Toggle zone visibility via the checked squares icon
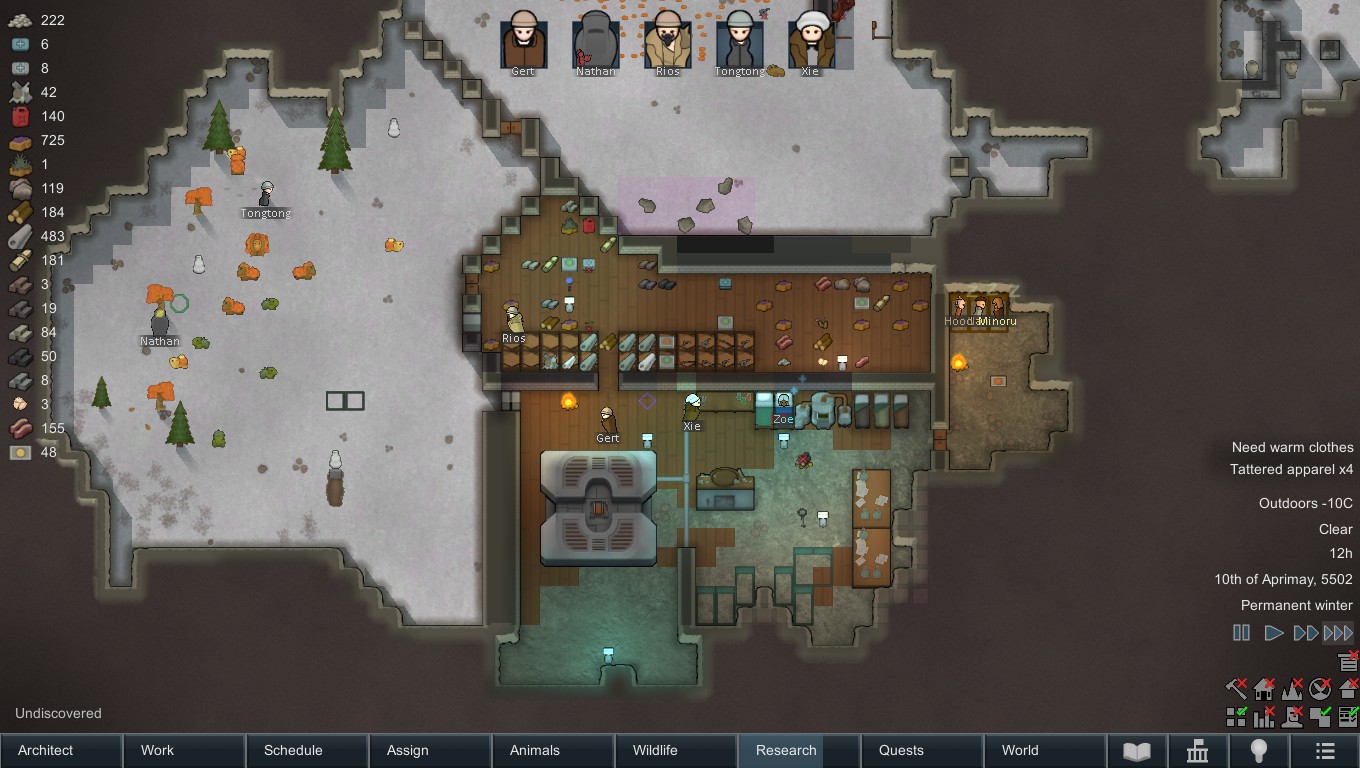The height and width of the screenshot is (768, 1360). (x=1235, y=716)
